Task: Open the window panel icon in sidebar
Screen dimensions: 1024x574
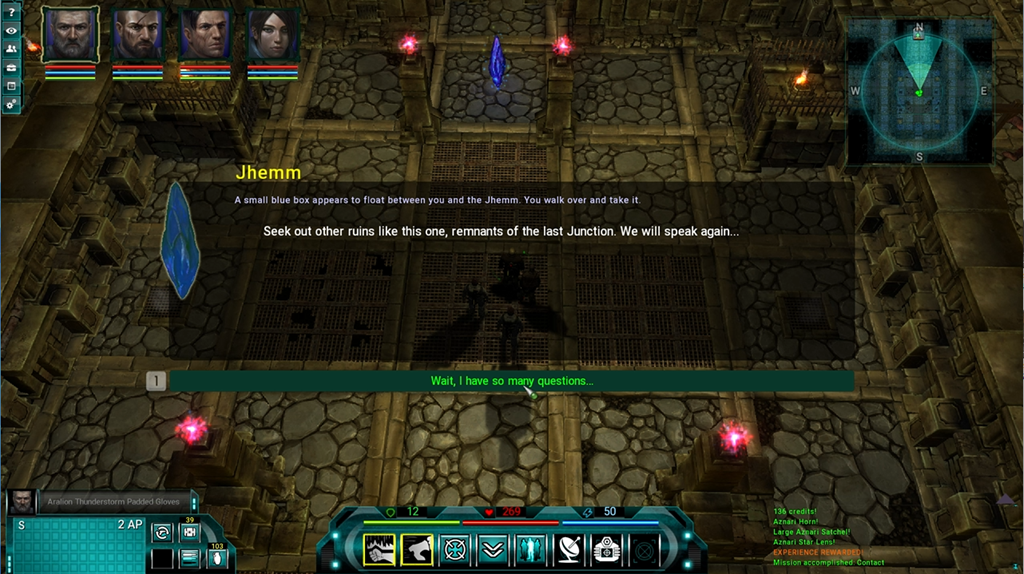Action: click(11, 86)
